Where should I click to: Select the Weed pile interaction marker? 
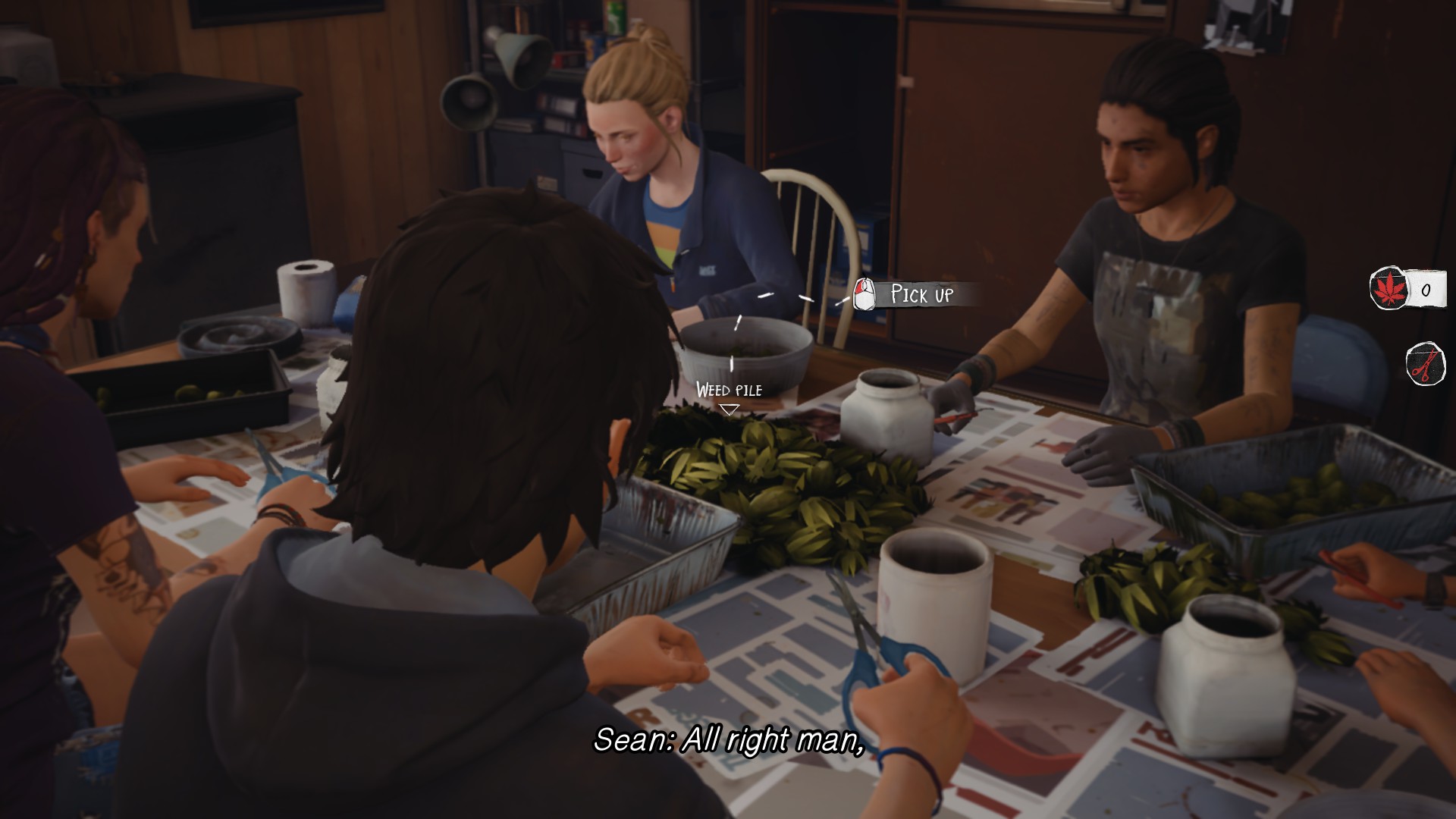tap(729, 409)
